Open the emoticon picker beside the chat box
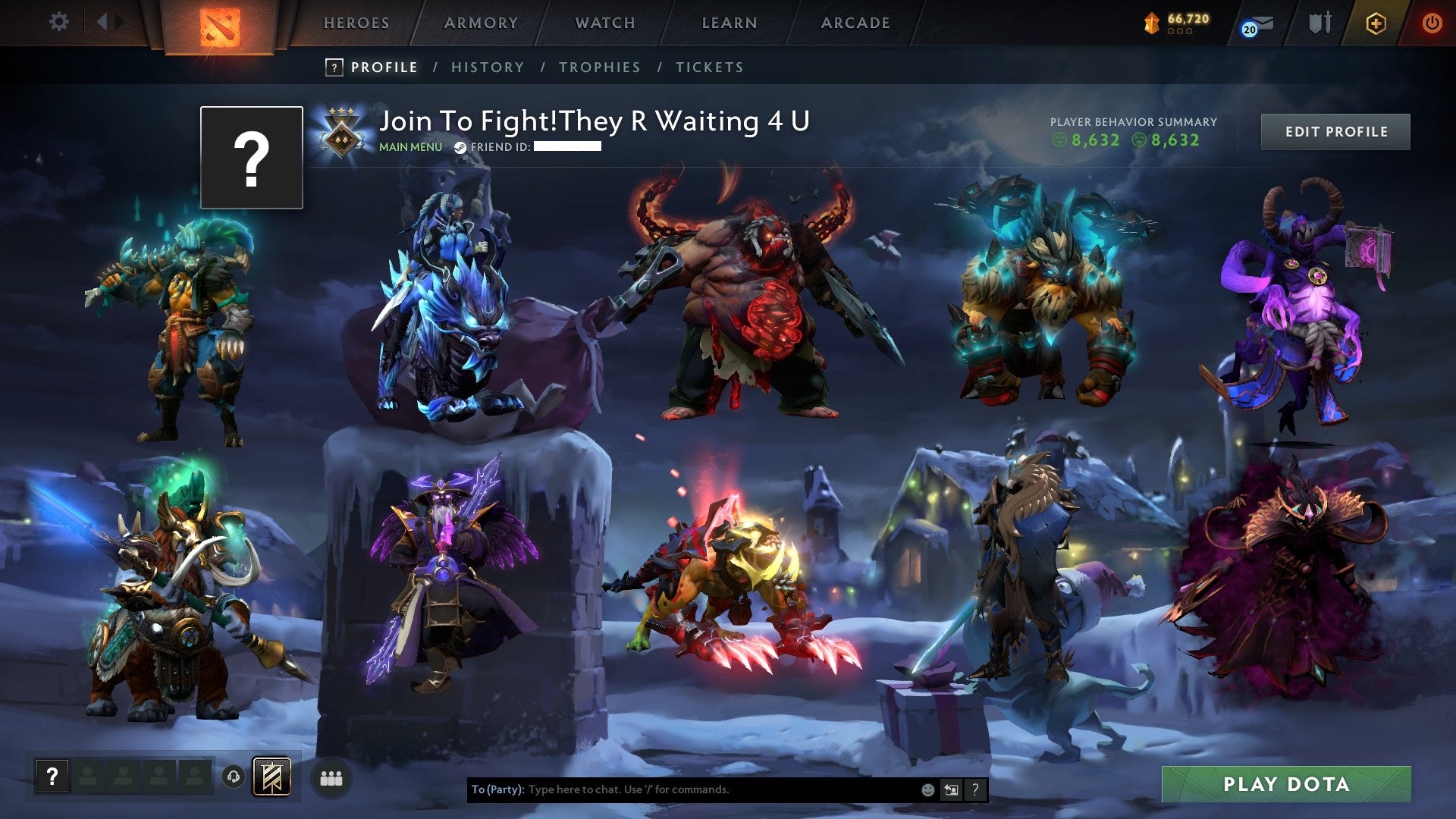 [927, 789]
